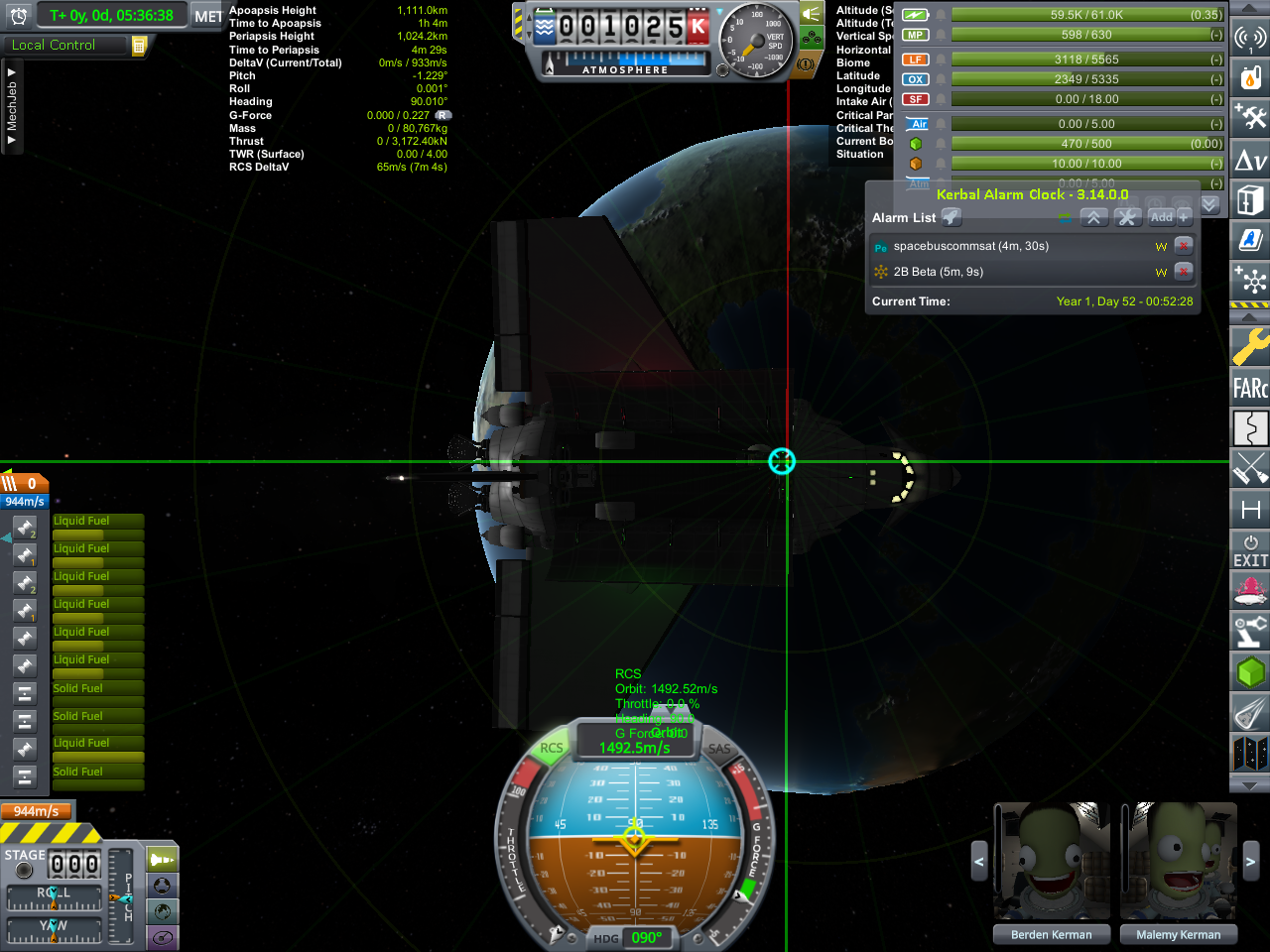Screen dimensions: 1270x952
Task: Delete the spacebuscommsat alarm
Action: (x=1183, y=246)
